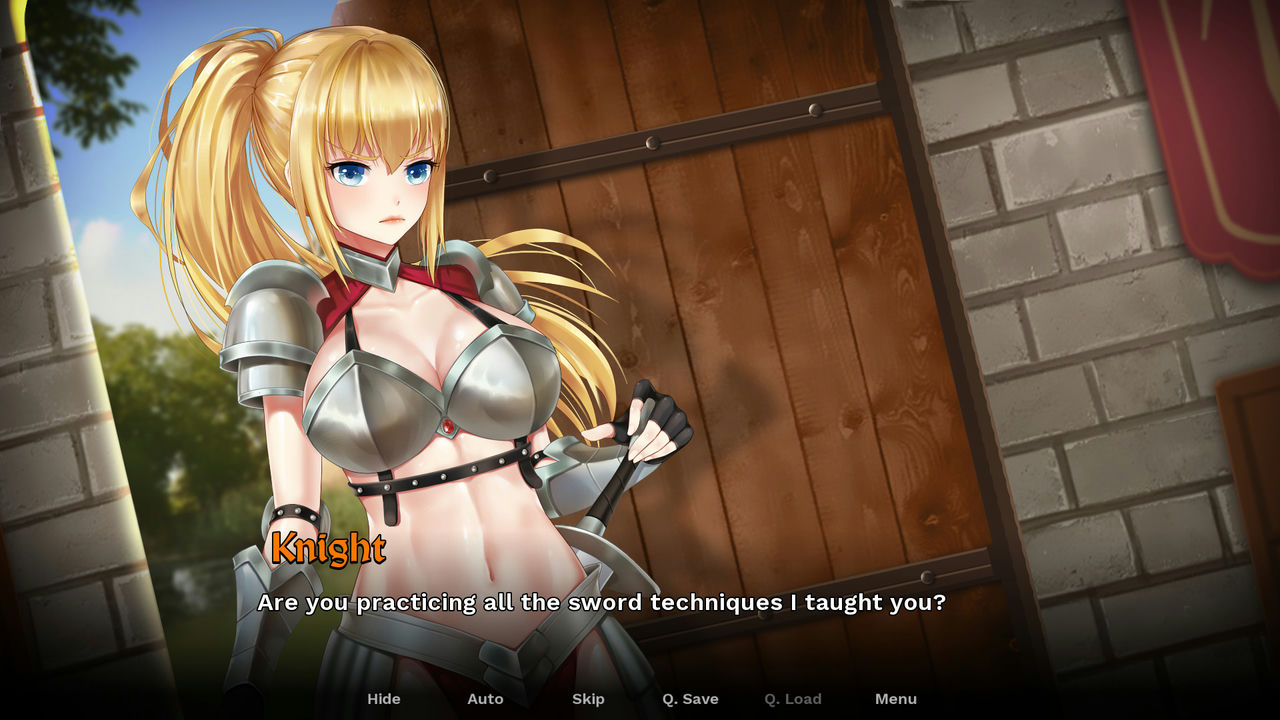Click Q. Save to quick save
Viewport: 1280px width, 720px height.
coord(690,699)
